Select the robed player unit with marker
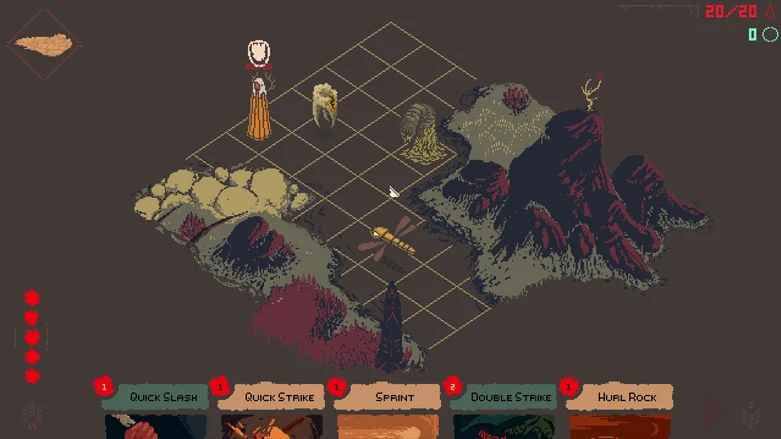The height and width of the screenshot is (439, 781). [x=260, y=107]
